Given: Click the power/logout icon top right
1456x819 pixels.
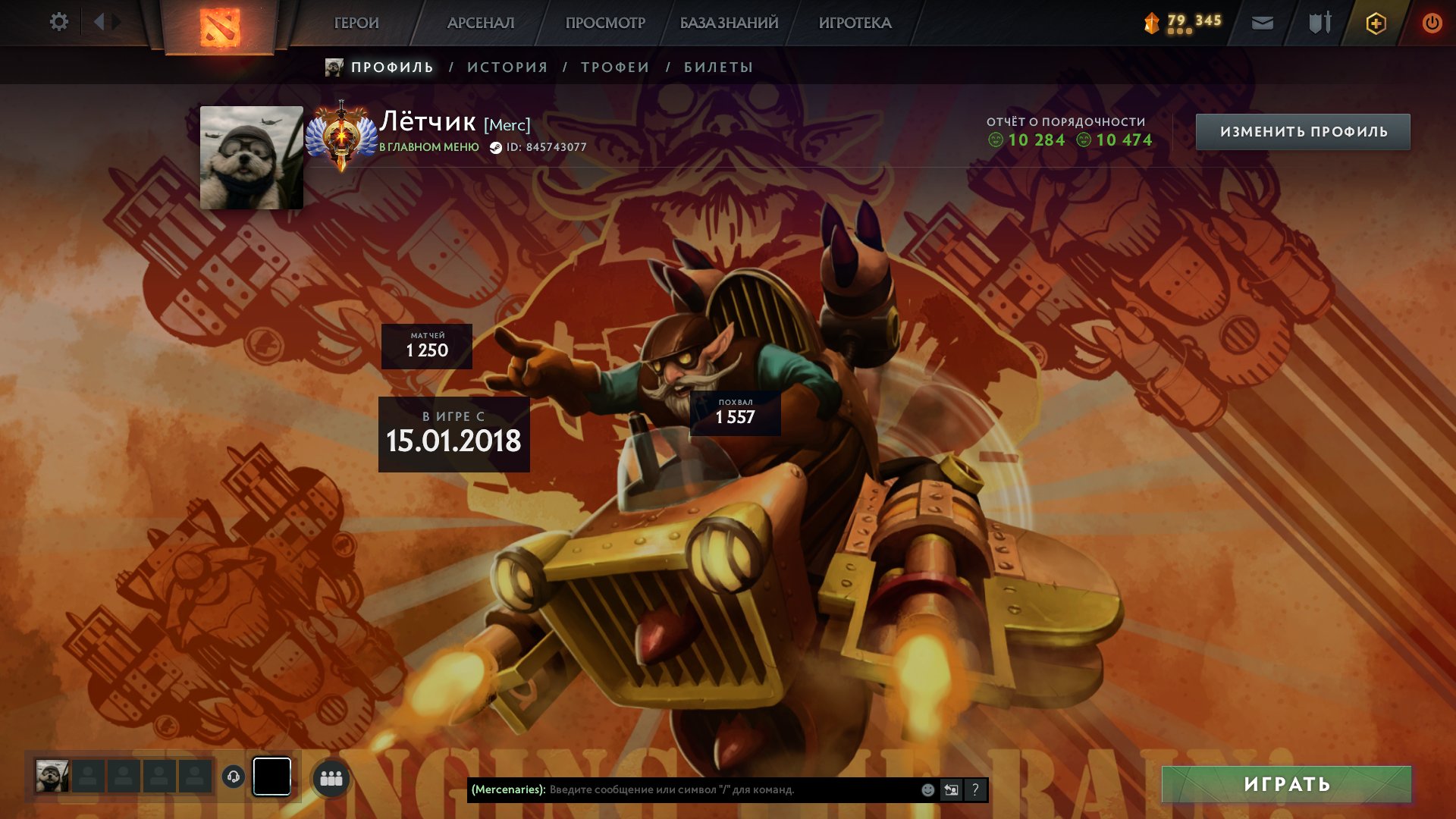Looking at the screenshot, I should pos(1433,23).
